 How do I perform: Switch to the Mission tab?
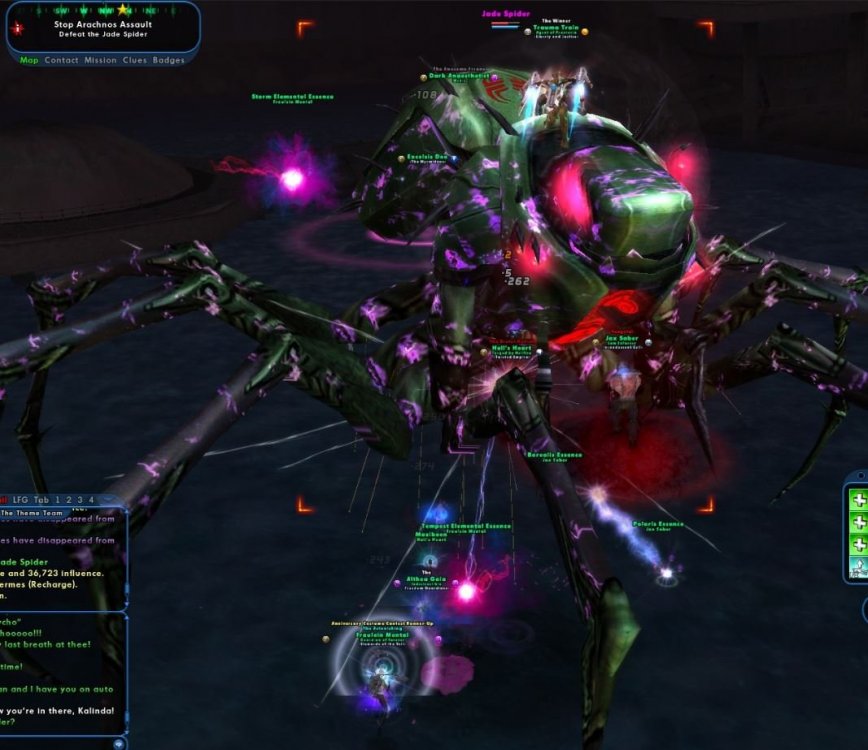100,60
